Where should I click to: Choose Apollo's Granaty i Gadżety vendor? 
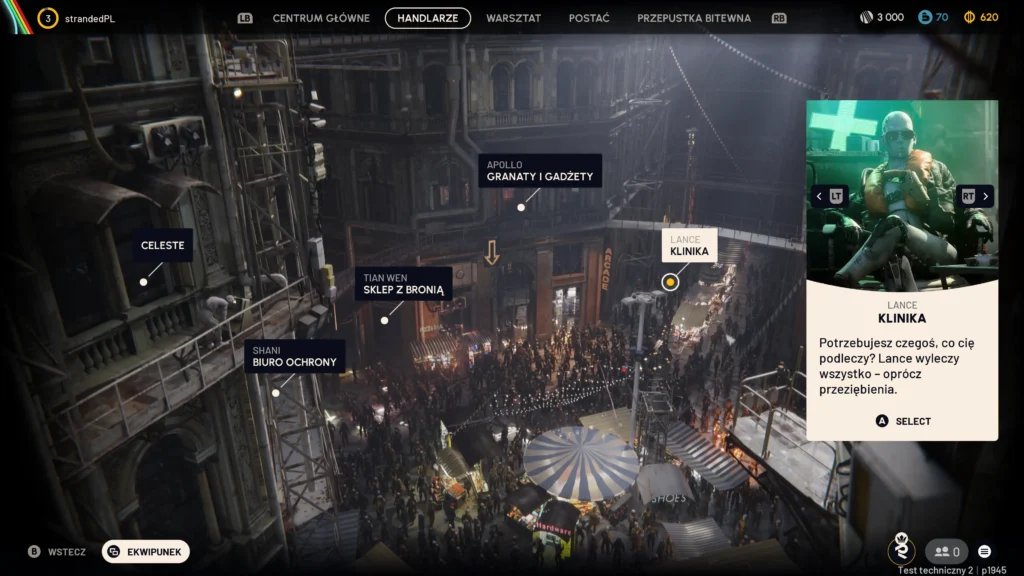pyautogui.click(x=540, y=171)
